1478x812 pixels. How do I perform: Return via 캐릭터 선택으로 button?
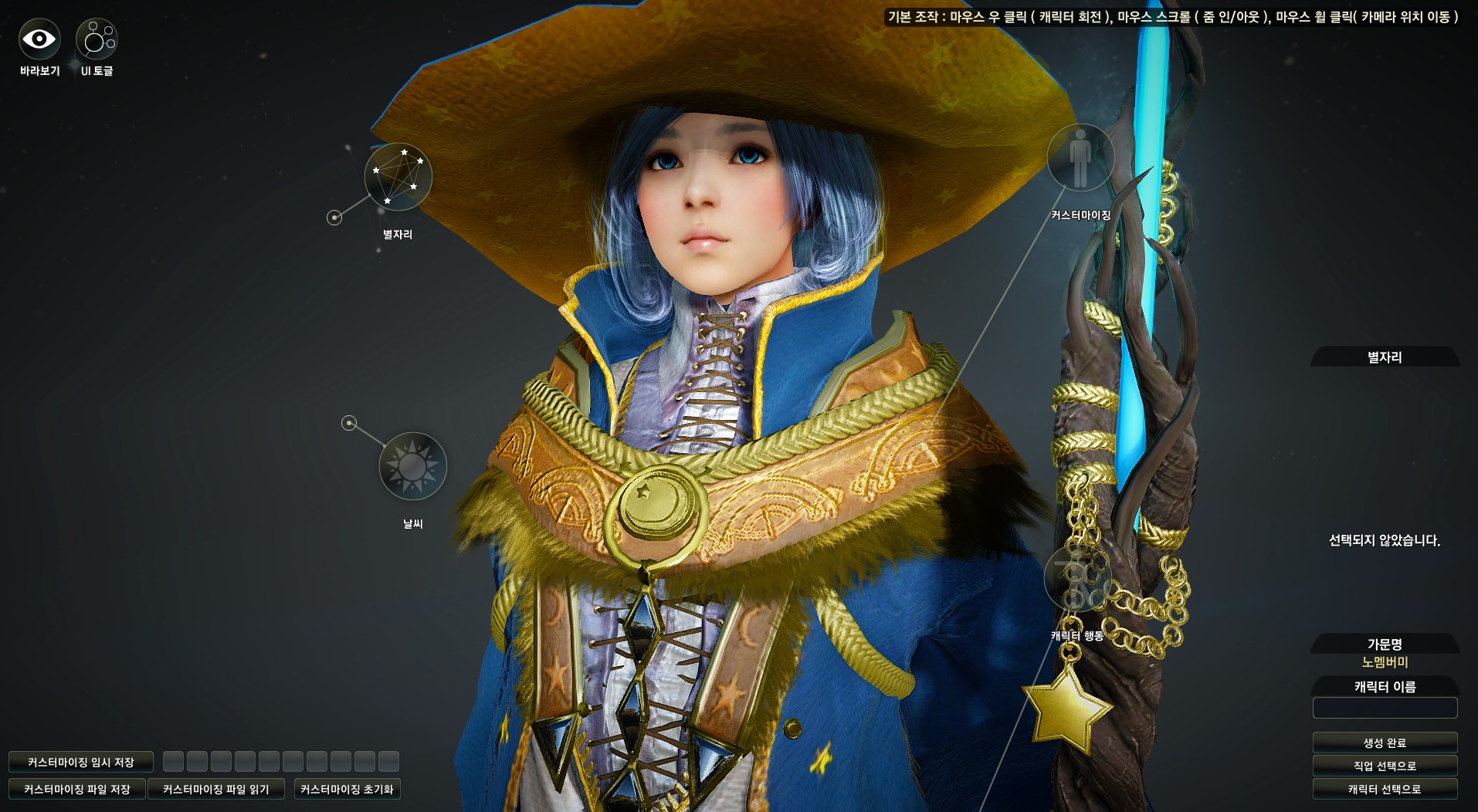click(1385, 789)
